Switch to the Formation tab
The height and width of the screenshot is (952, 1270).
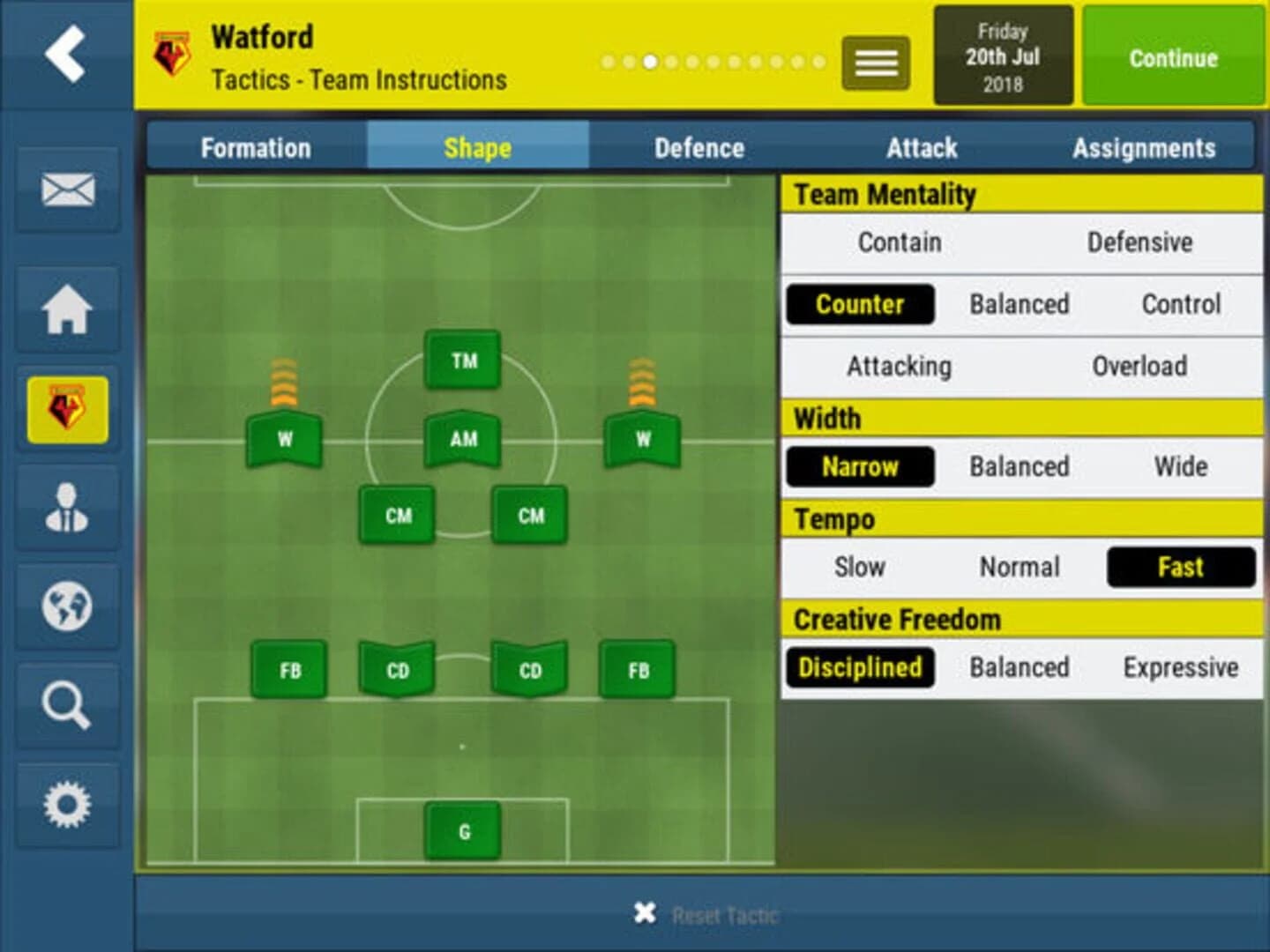[256, 147]
